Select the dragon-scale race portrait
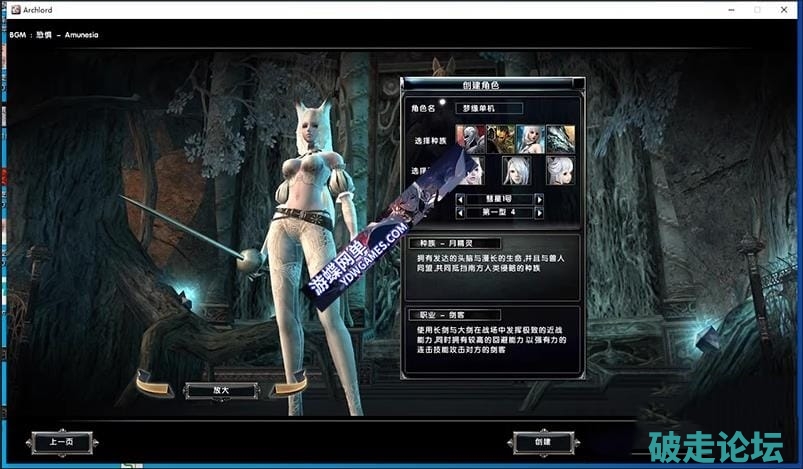 click(x=559, y=138)
